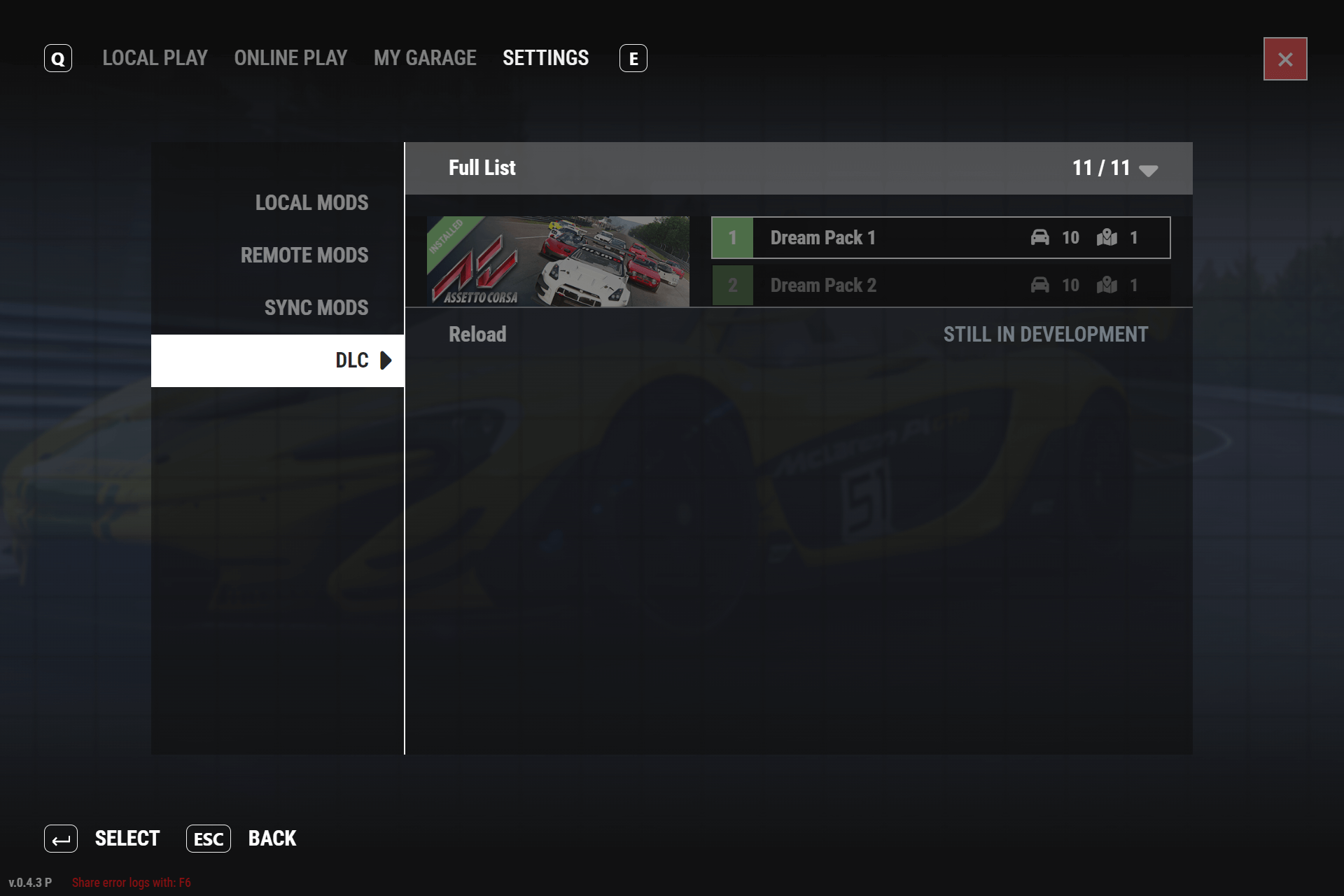
Task: Click the Assetto Corsa DLC thumbnail
Action: pos(558,261)
